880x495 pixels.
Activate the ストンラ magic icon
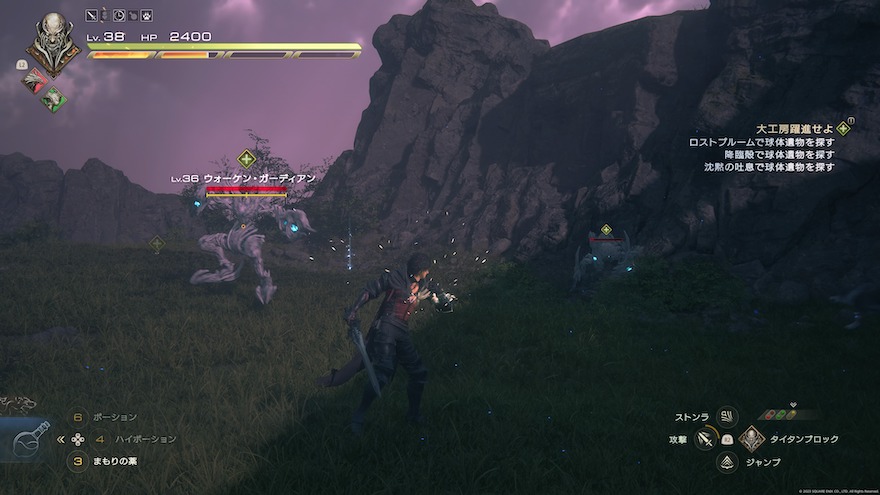(727, 416)
